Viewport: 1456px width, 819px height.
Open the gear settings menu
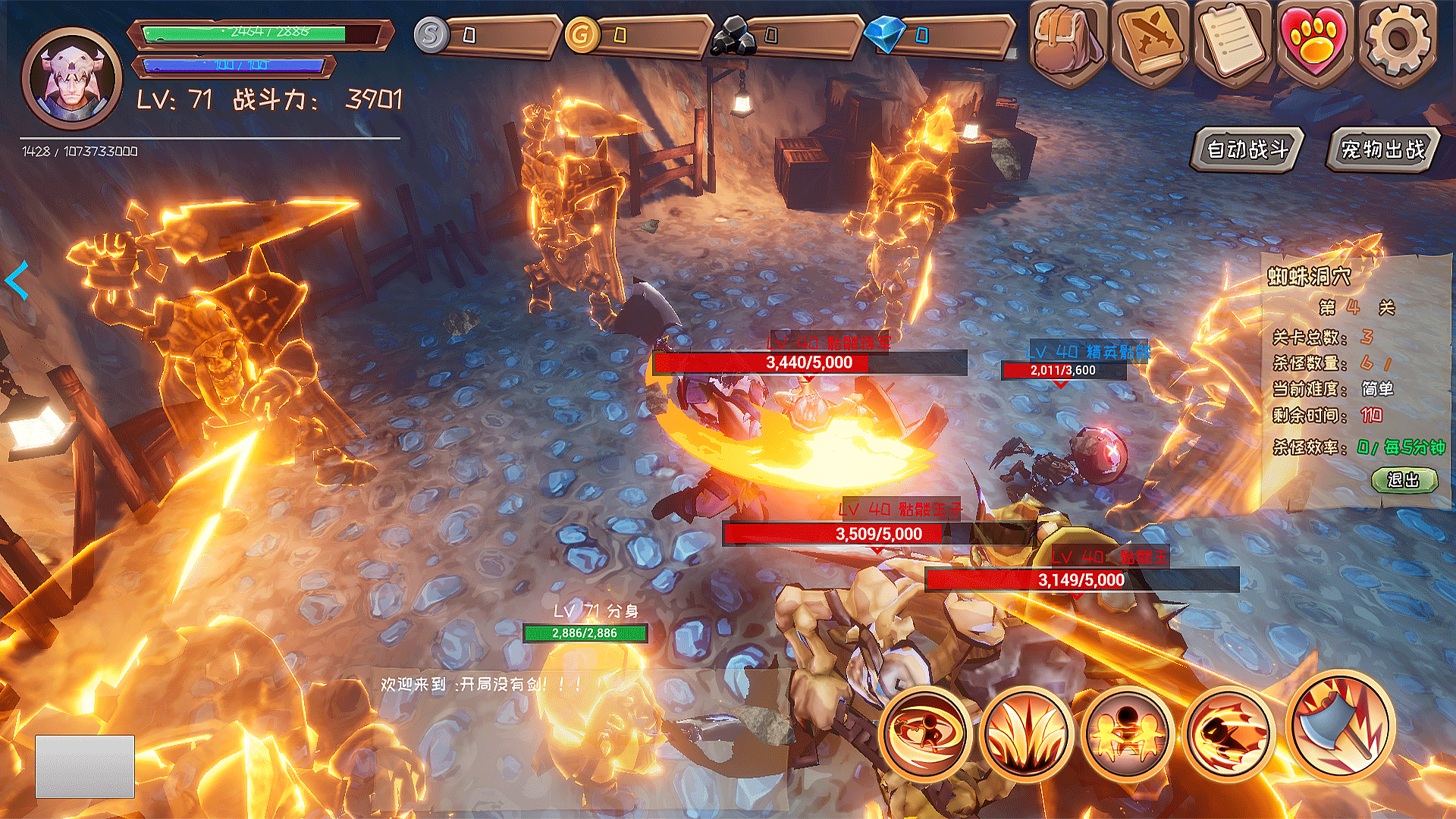tap(1398, 42)
